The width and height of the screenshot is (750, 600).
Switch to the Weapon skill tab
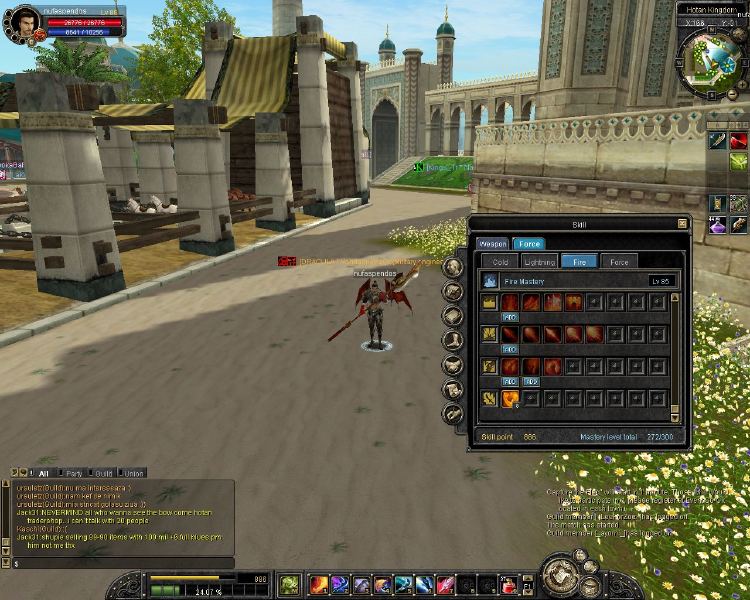[x=492, y=243]
